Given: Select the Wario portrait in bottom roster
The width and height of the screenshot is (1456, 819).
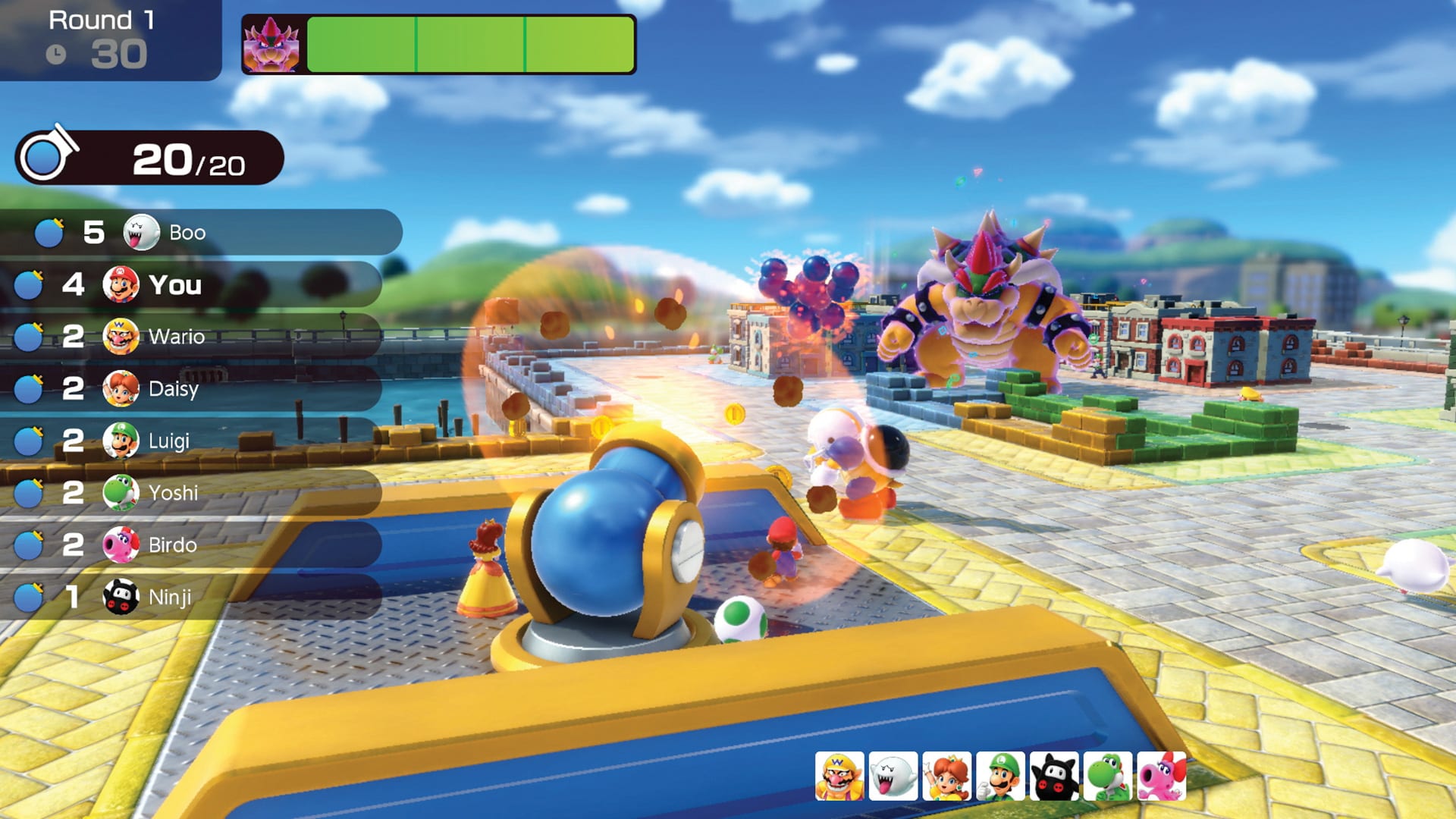Looking at the screenshot, I should click(839, 777).
